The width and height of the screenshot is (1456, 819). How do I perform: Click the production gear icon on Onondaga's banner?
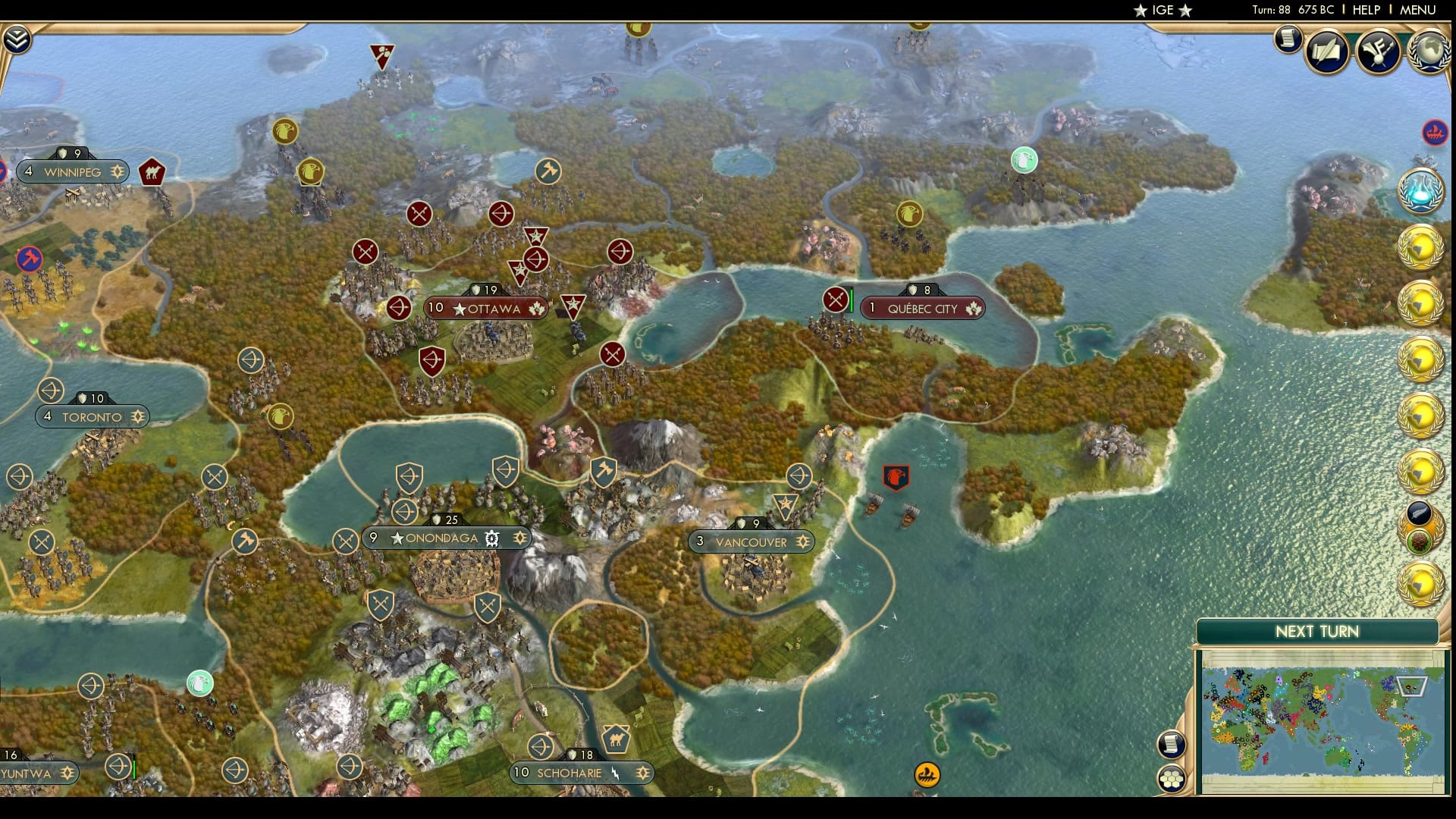pos(491,538)
